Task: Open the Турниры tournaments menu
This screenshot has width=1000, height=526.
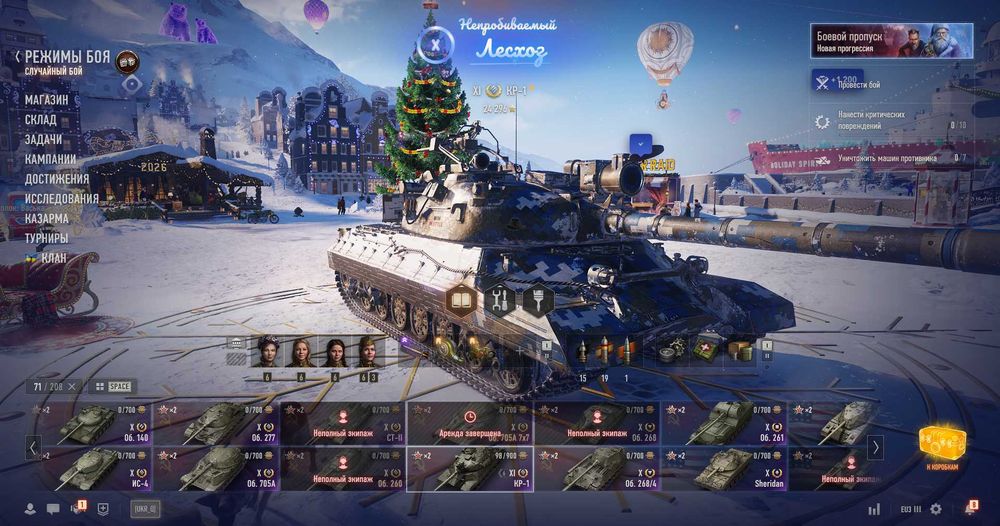Action: click(47, 238)
